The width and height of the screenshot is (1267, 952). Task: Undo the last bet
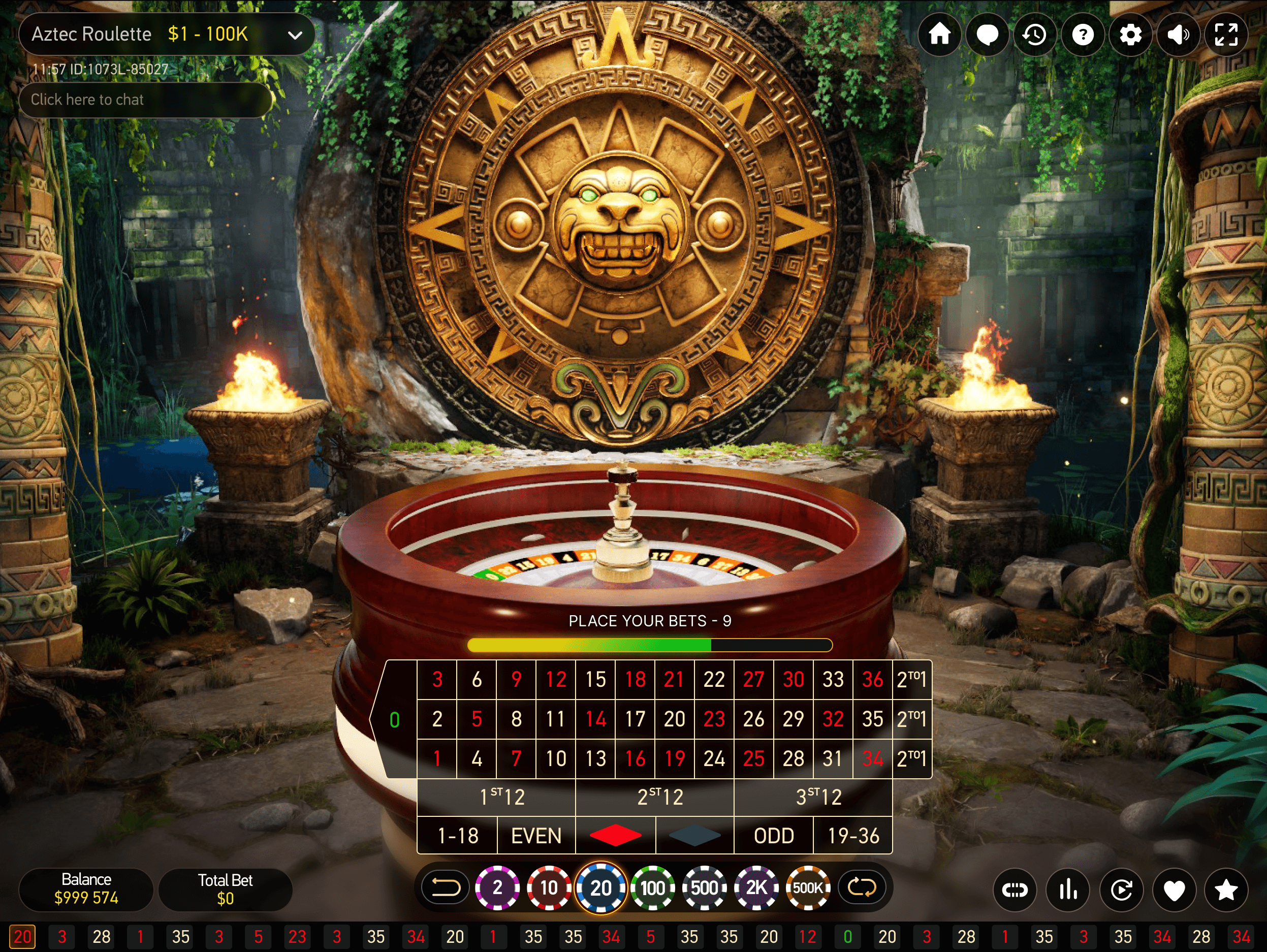coord(446,888)
